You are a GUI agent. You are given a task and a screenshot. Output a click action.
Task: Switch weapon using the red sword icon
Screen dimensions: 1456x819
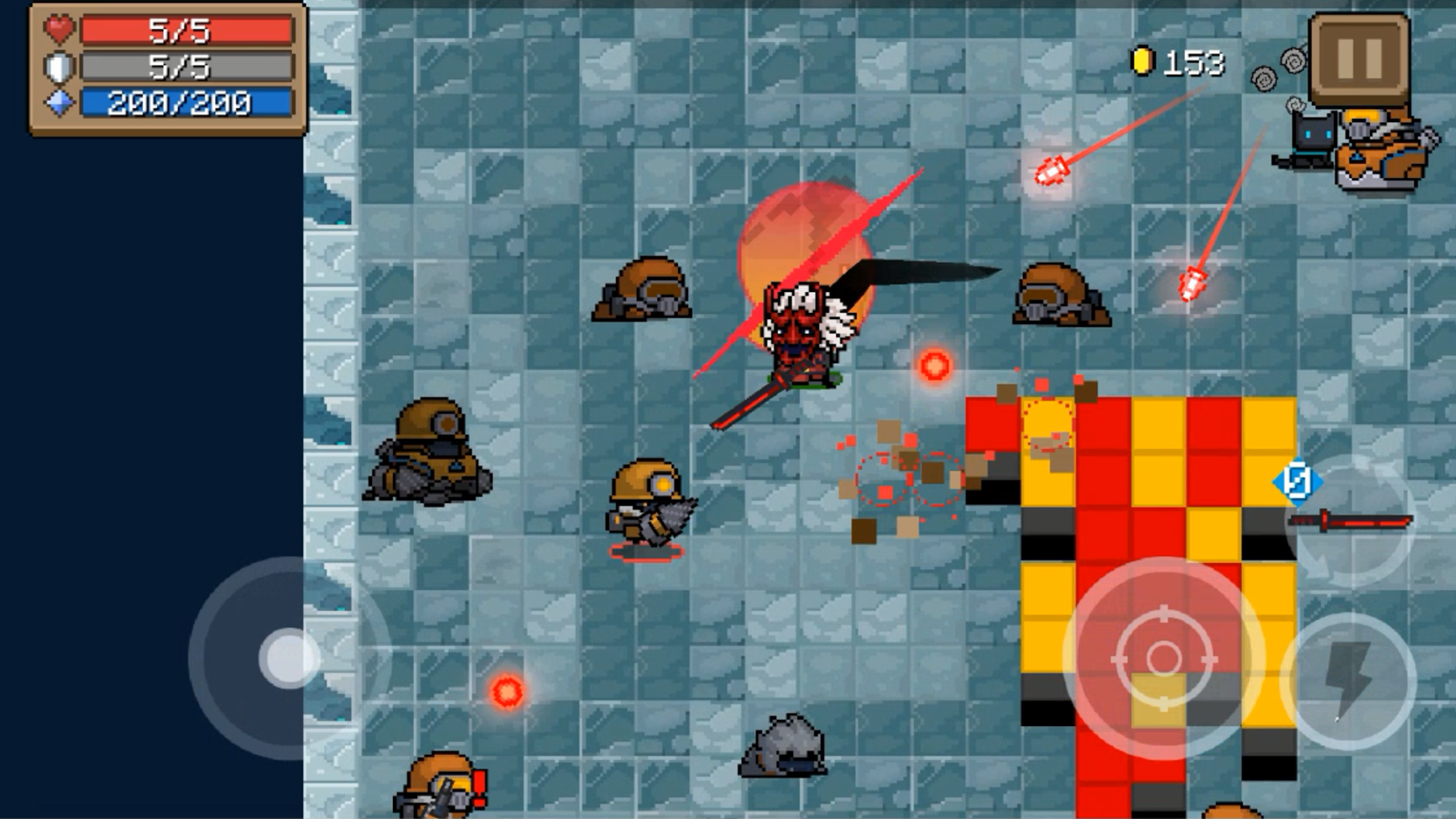1351,521
